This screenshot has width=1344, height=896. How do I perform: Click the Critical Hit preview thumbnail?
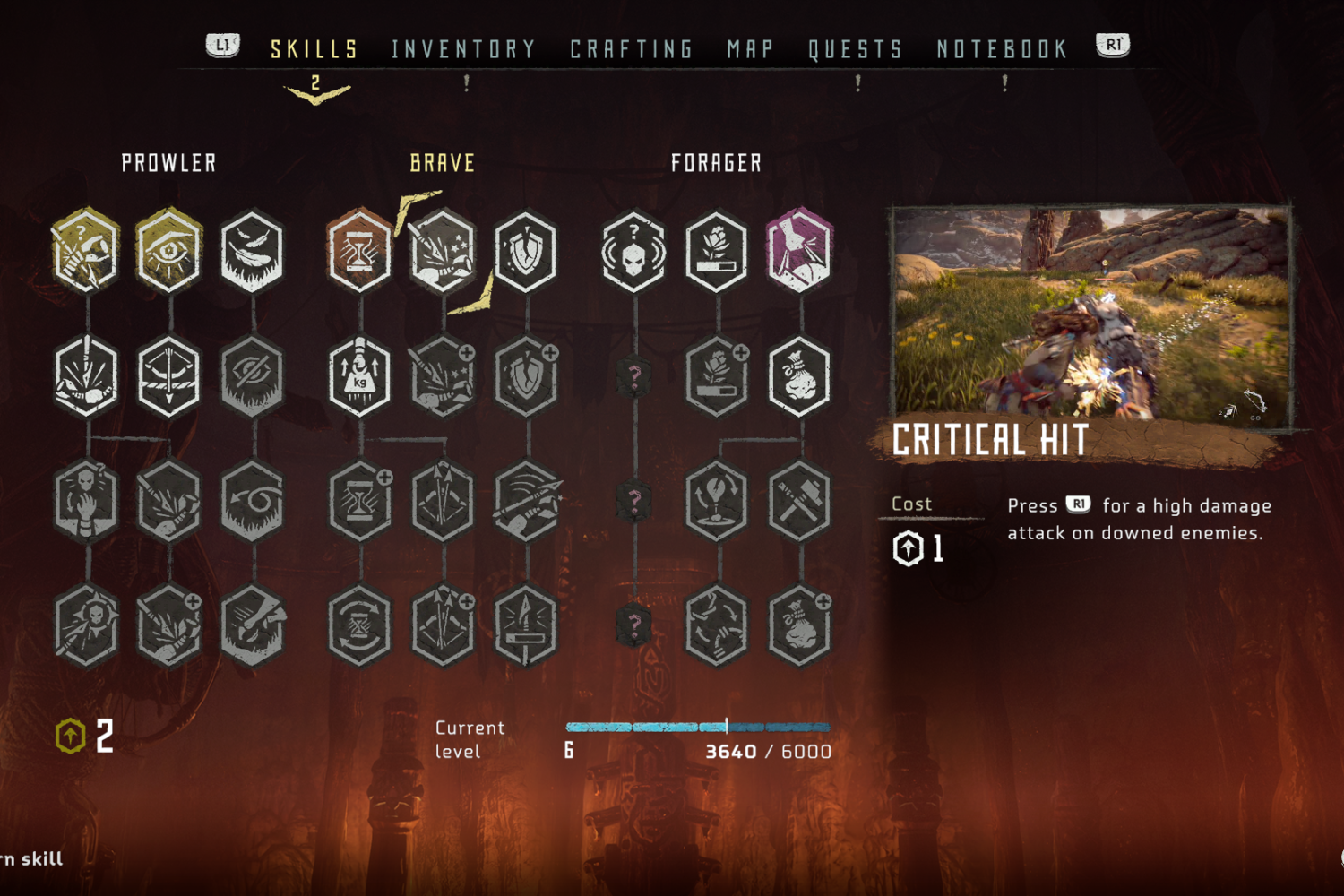click(x=1090, y=314)
